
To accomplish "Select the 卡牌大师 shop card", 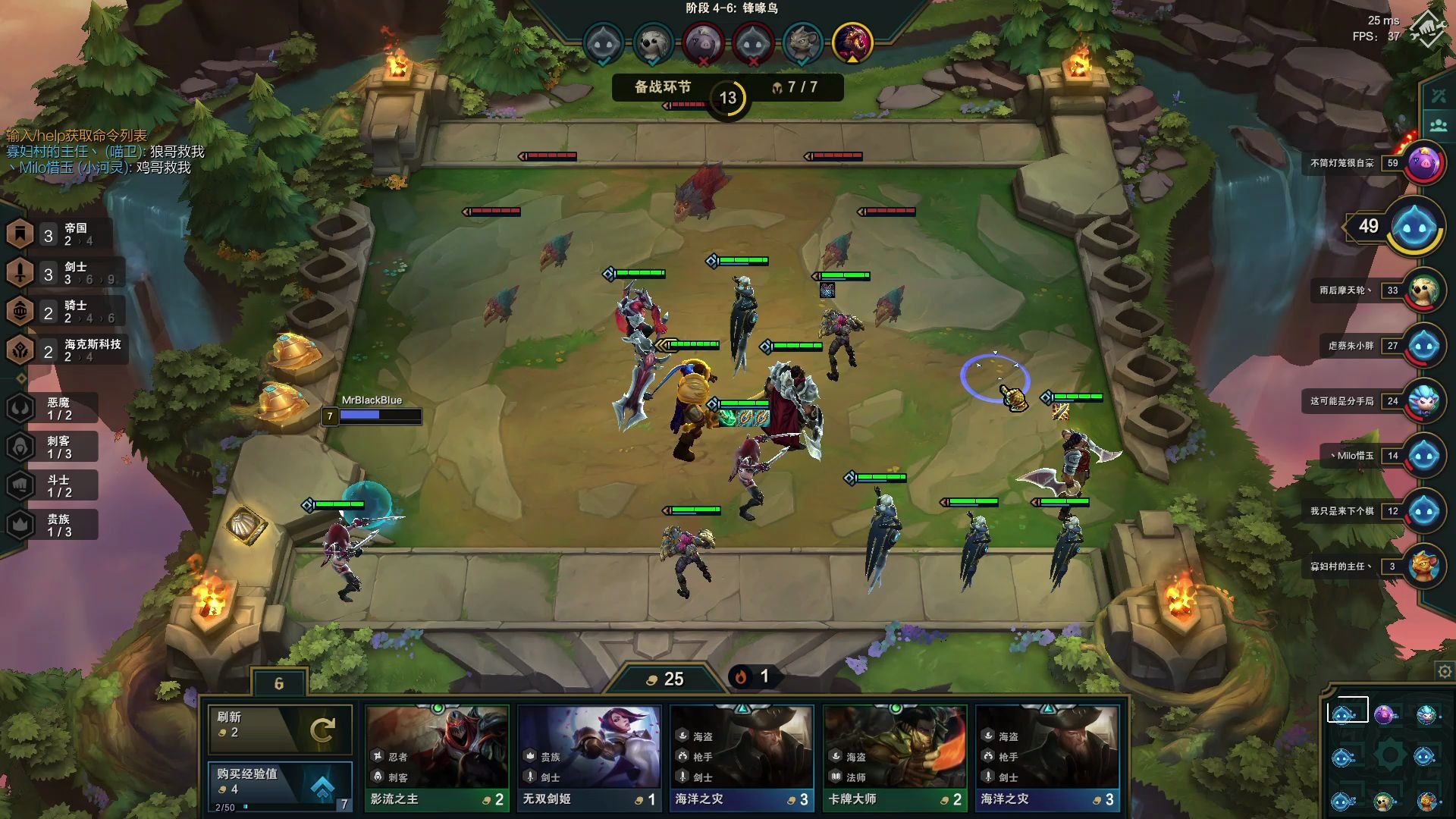I will coord(895,757).
